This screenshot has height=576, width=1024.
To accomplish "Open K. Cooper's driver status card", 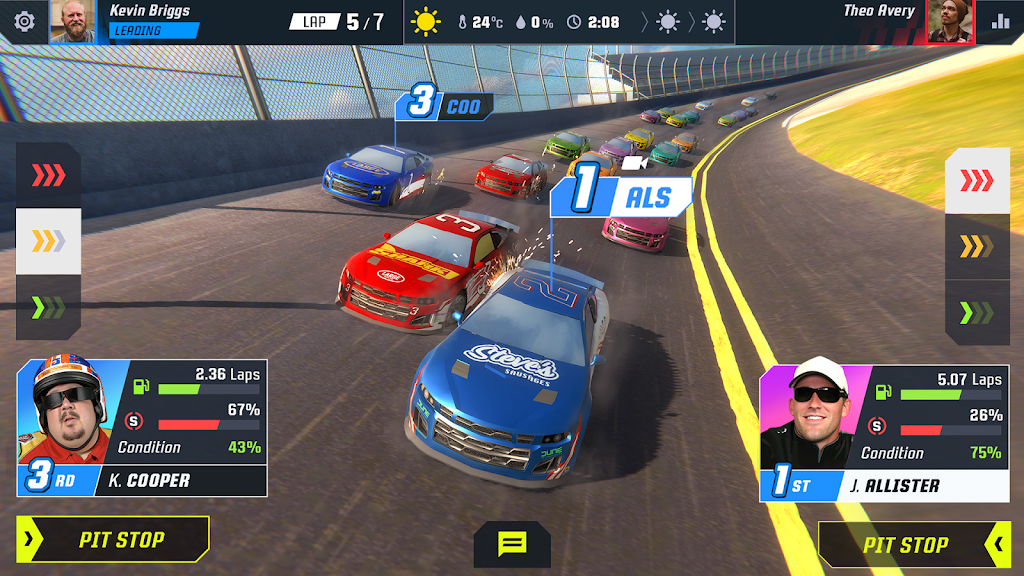I will [x=142, y=427].
